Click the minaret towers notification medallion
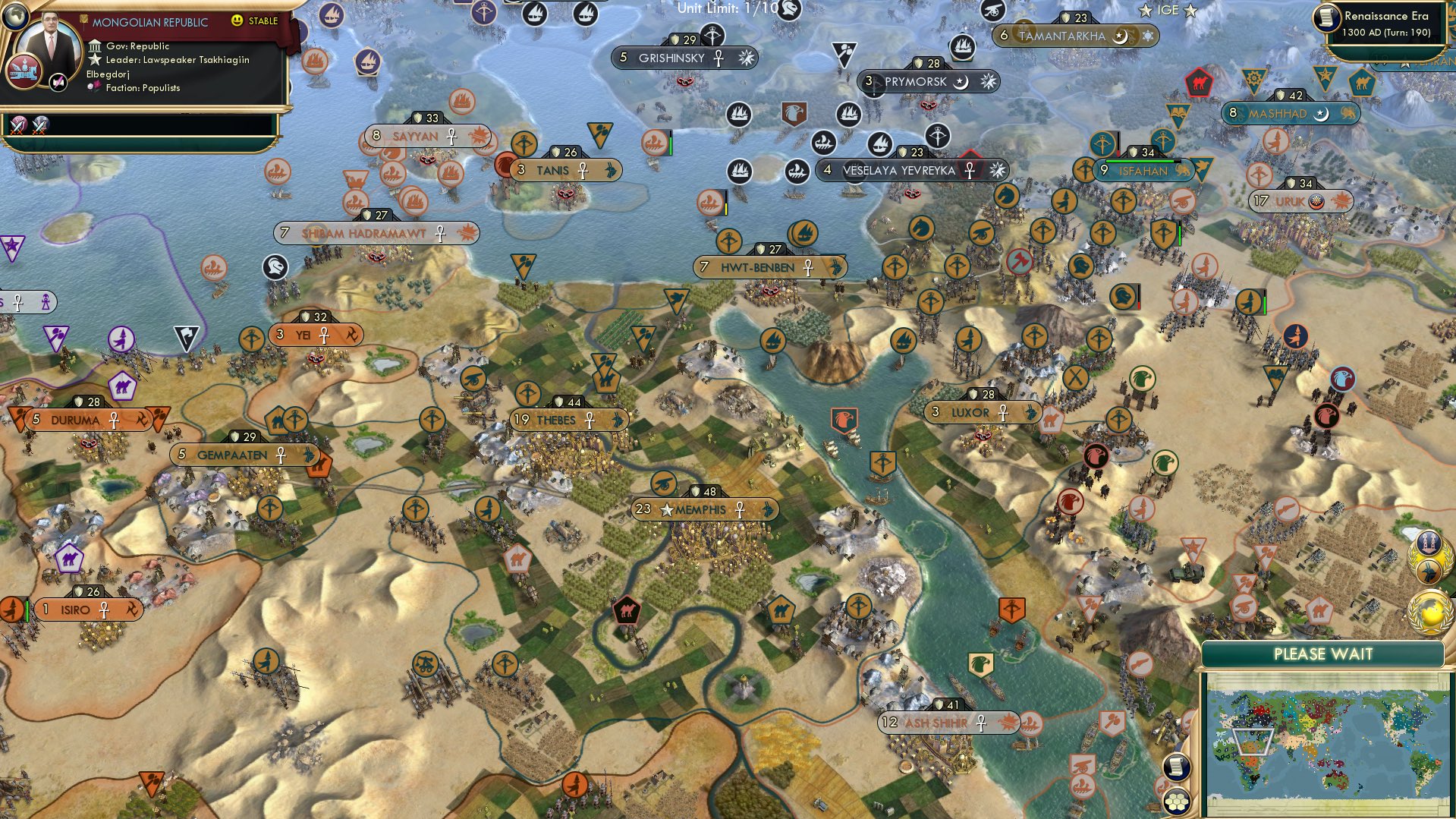Image resolution: width=1456 pixels, height=819 pixels. pyautogui.click(x=1430, y=543)
